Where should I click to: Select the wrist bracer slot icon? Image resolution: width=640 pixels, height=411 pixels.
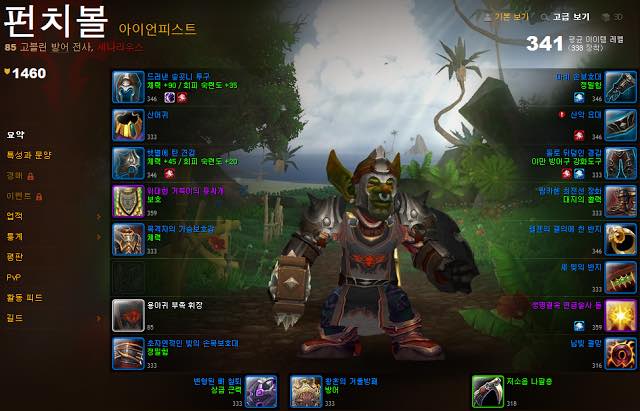coord(128,352)
